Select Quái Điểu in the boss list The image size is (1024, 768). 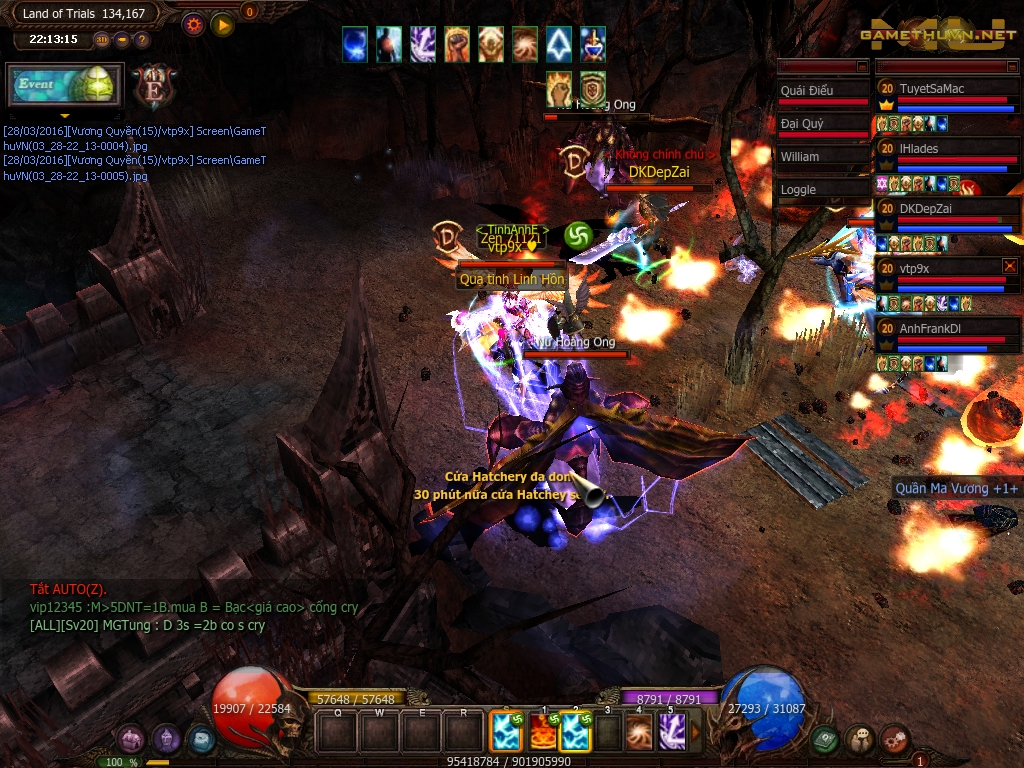[x=822, y=91]
